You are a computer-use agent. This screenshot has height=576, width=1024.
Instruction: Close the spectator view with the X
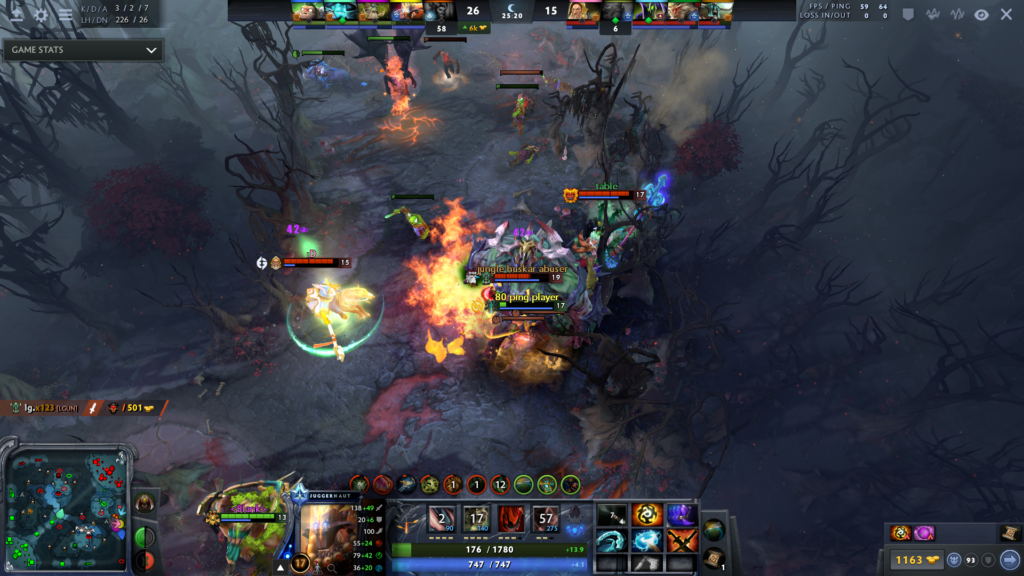tap(1006, 14)
